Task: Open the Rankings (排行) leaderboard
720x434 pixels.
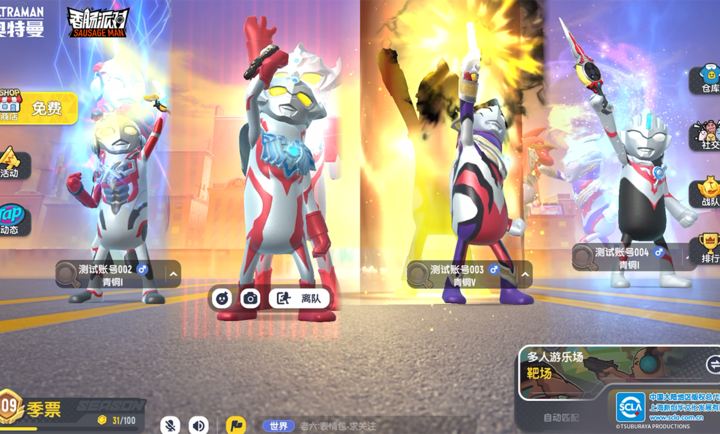Action: (707, 248)
